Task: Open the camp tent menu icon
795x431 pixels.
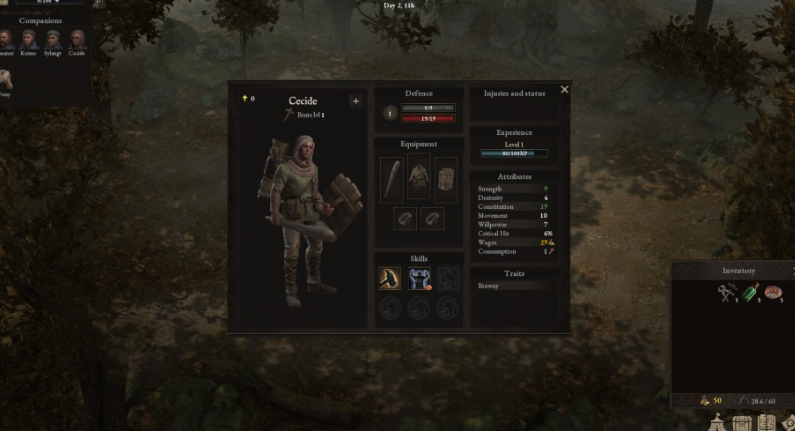Action: point(718,423)
